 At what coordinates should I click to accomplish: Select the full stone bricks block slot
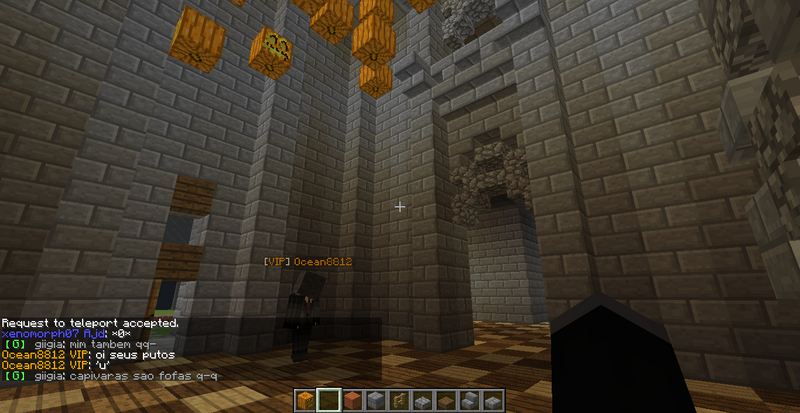tap(375, 400)
